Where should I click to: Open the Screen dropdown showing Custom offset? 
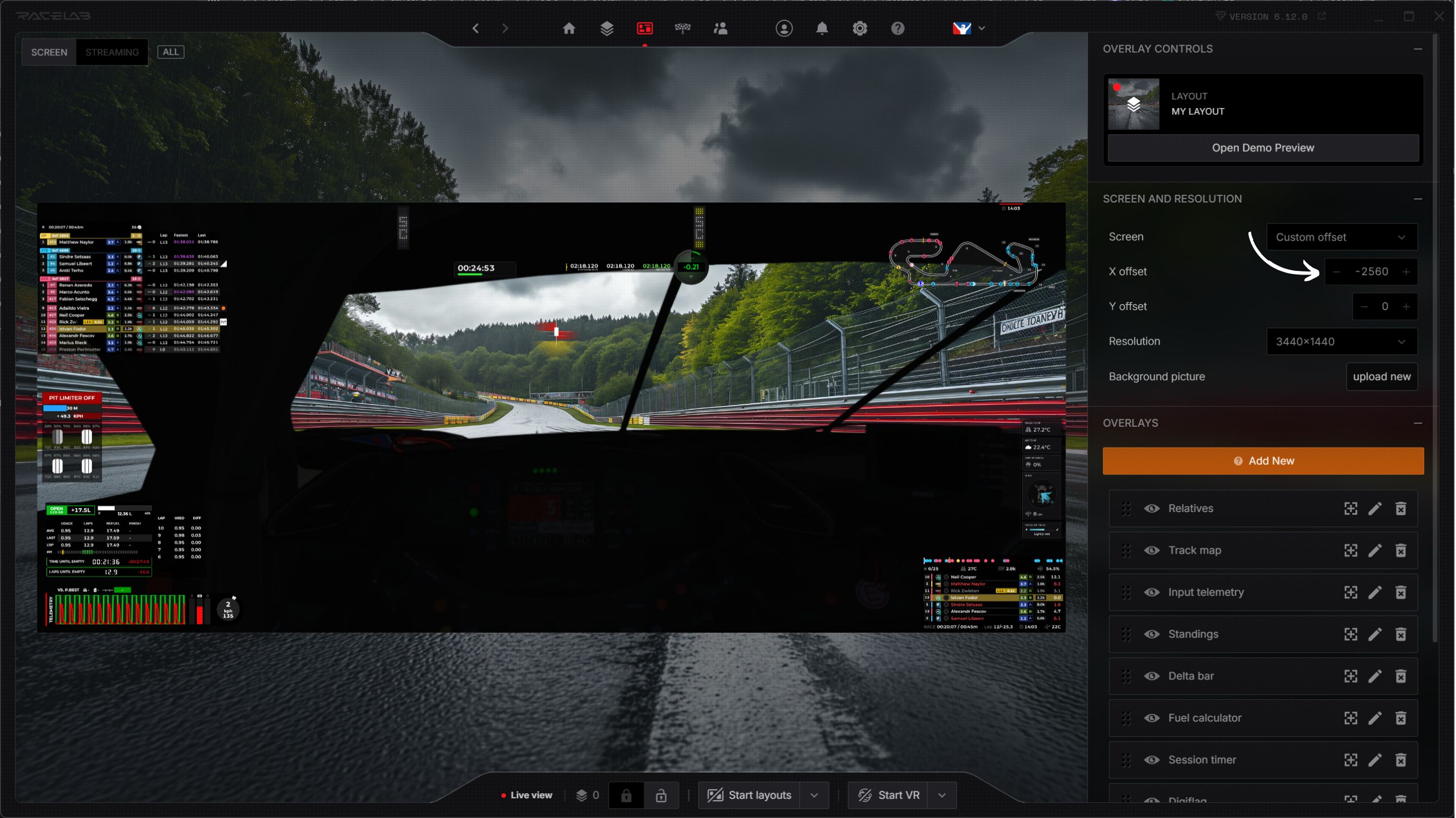pos(1341,237)
